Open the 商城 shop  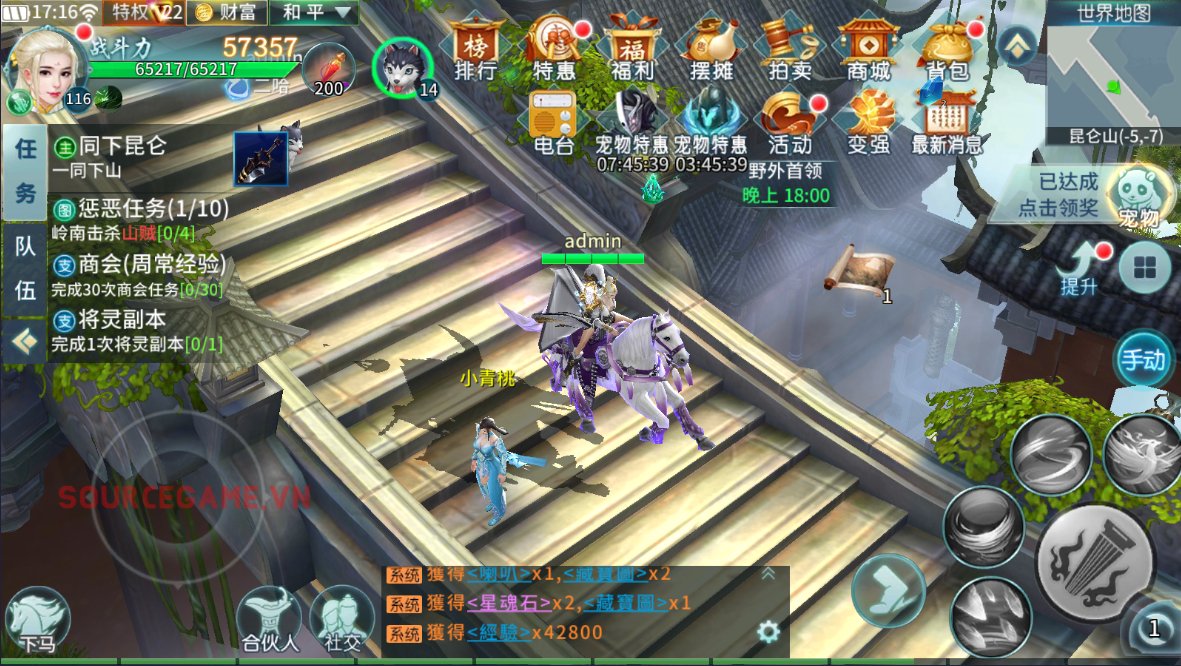tap(868, 48)
